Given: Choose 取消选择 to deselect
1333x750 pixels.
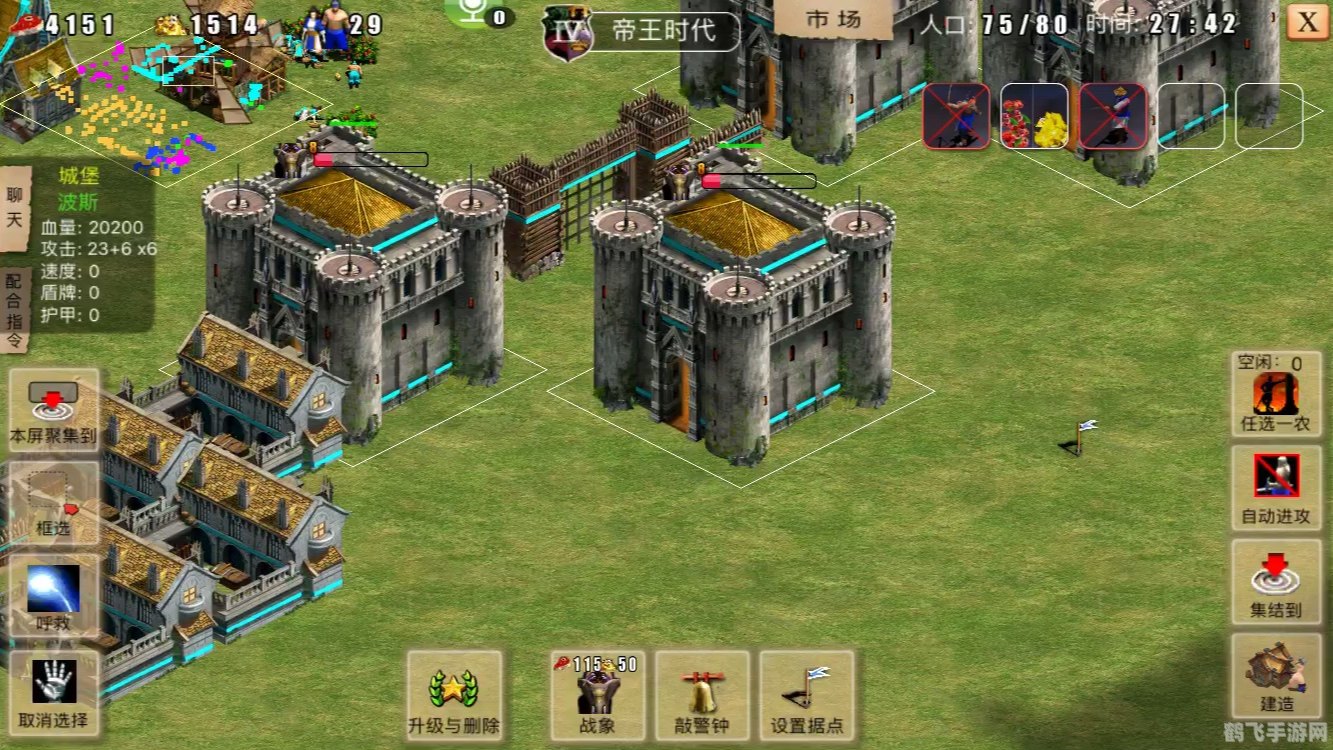Looking at the screenshot, I should [54, 692].
